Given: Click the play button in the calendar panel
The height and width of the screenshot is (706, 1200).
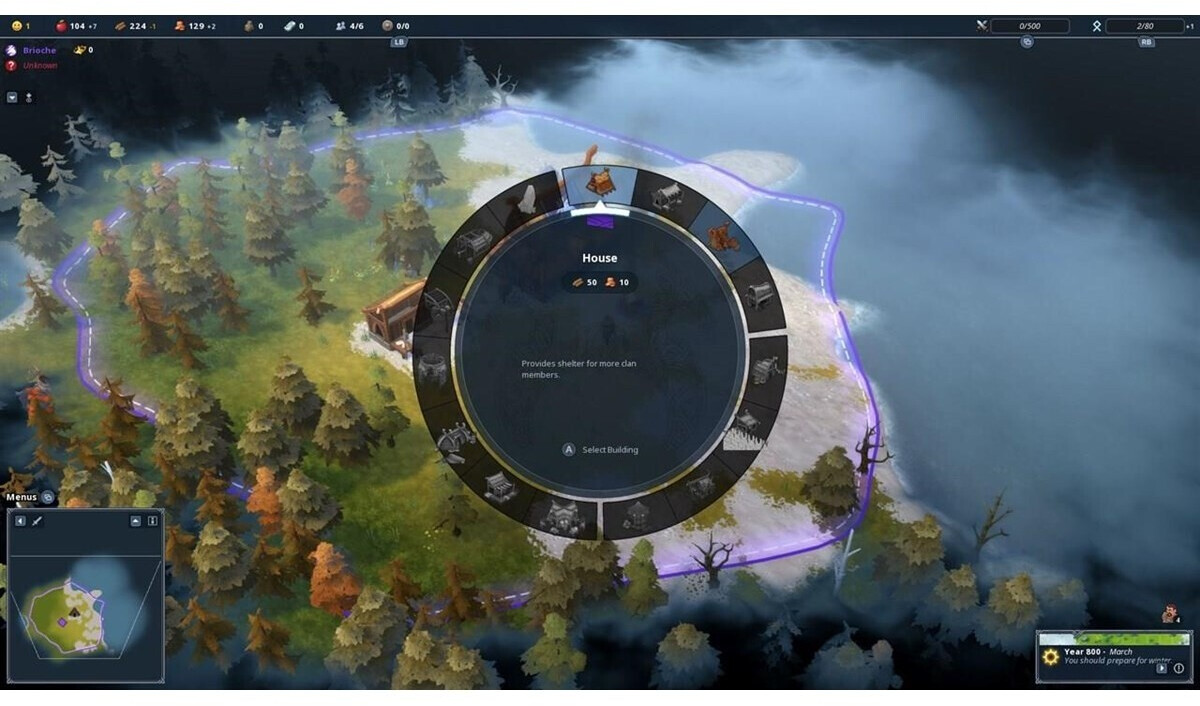Looking at the screenshot, I should pos(1161,668).
